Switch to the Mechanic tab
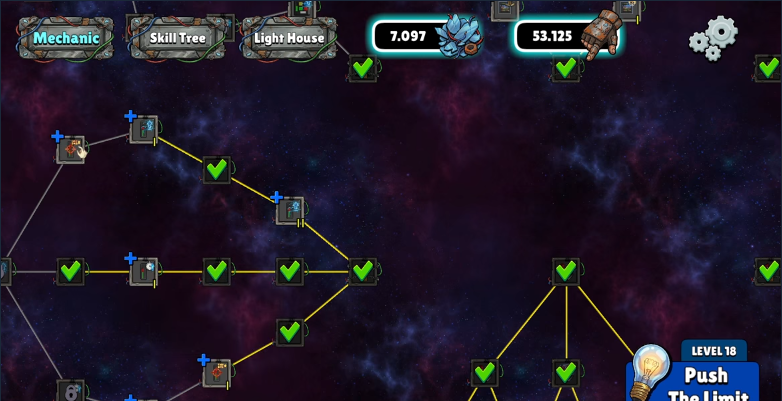The image size is (782, 401). pos(66,38)
